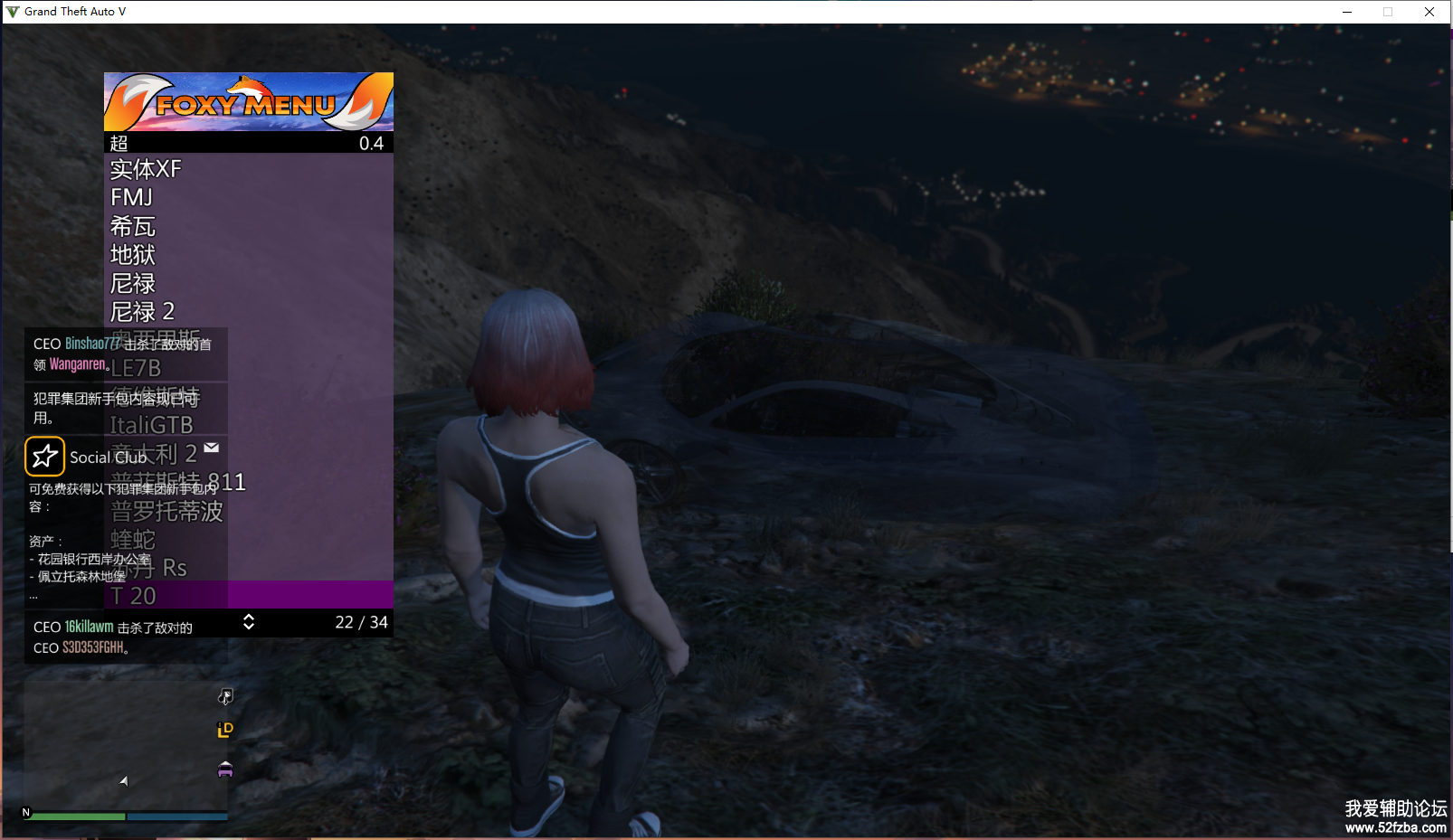The height and width of the screenshot is (840, 1453).
Task: Choose the FMJ menu entry
Action: [132, 197]
